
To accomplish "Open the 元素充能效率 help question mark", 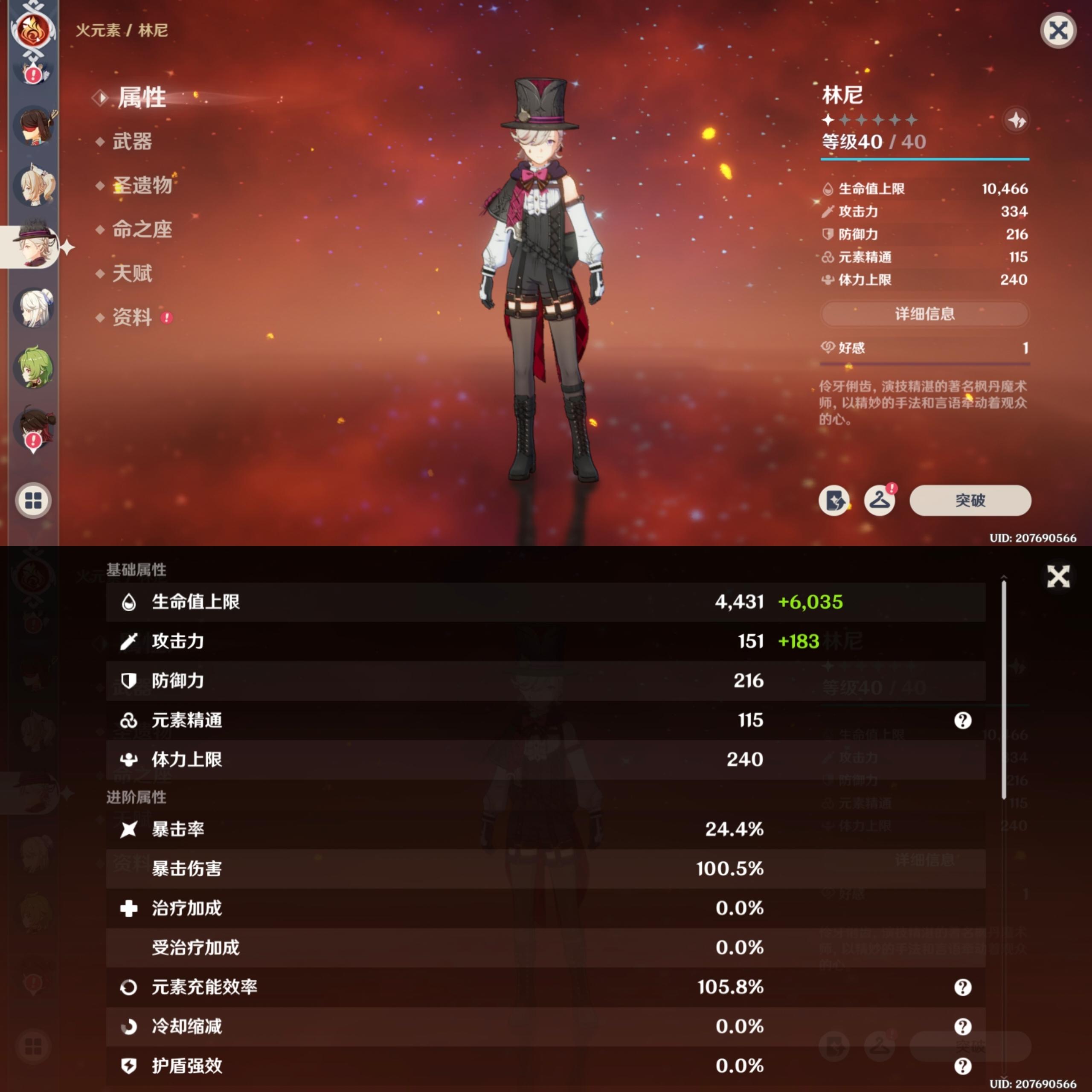I will pyautogui.click(x=963, y=987).
